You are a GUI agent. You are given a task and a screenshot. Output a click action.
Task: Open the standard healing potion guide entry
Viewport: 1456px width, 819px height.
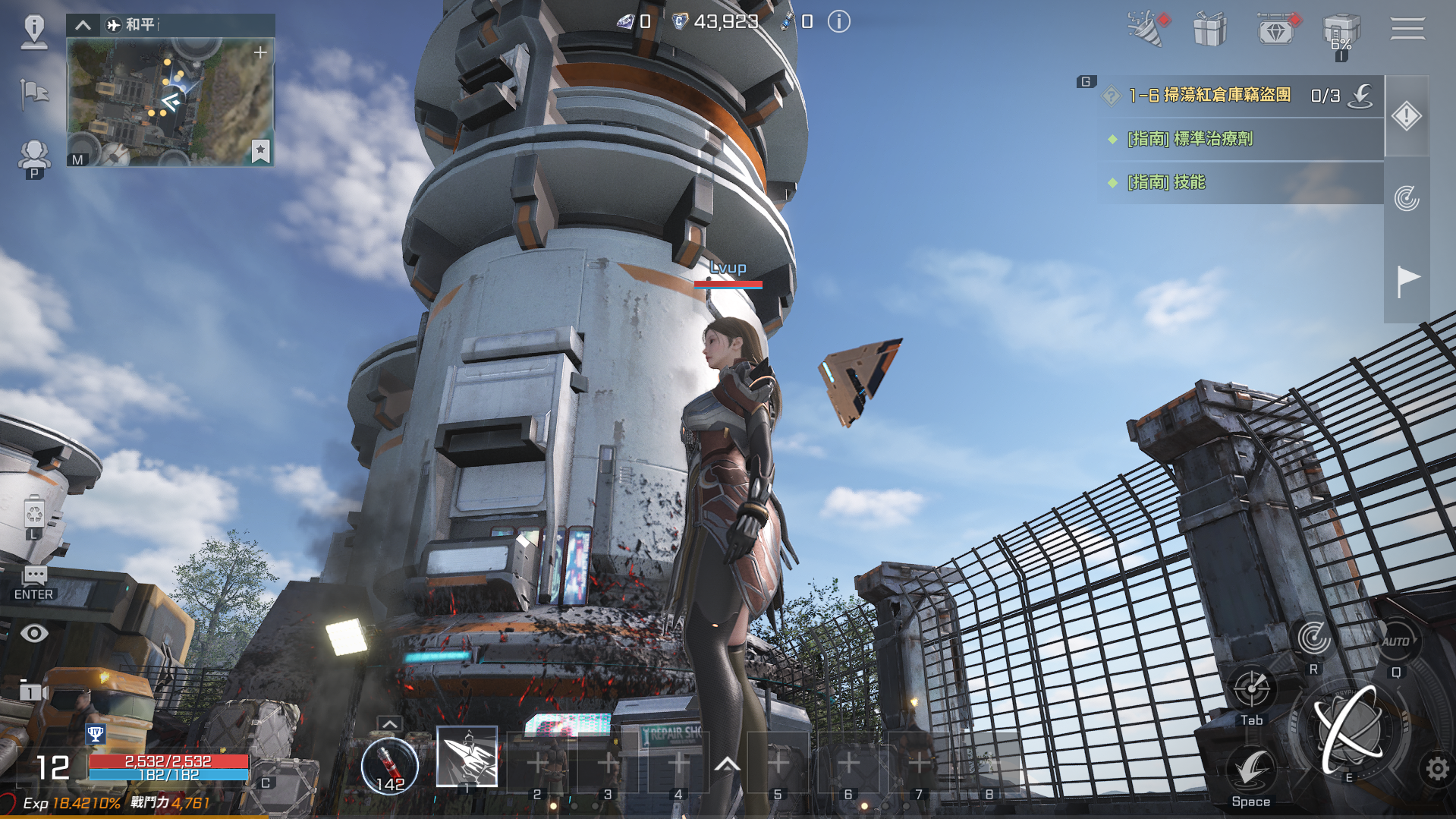click(x=1190, y=139)
